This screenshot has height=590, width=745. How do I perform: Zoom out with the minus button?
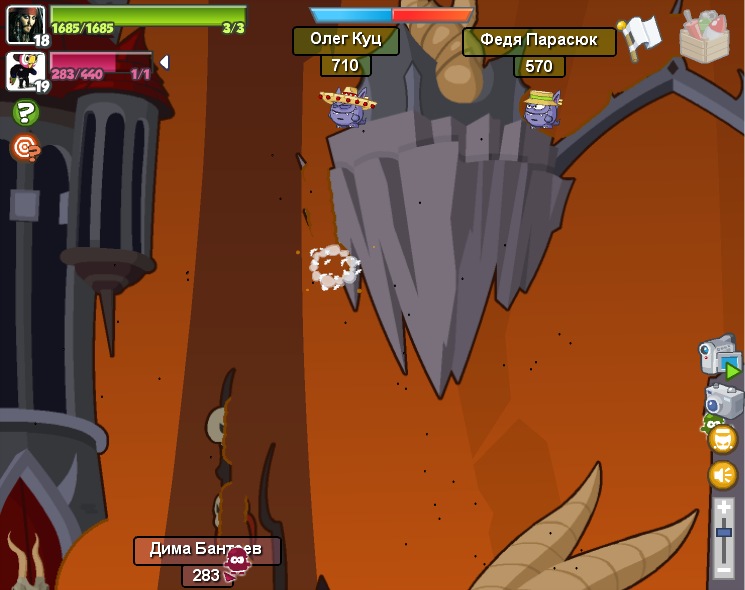pos(723,569)
